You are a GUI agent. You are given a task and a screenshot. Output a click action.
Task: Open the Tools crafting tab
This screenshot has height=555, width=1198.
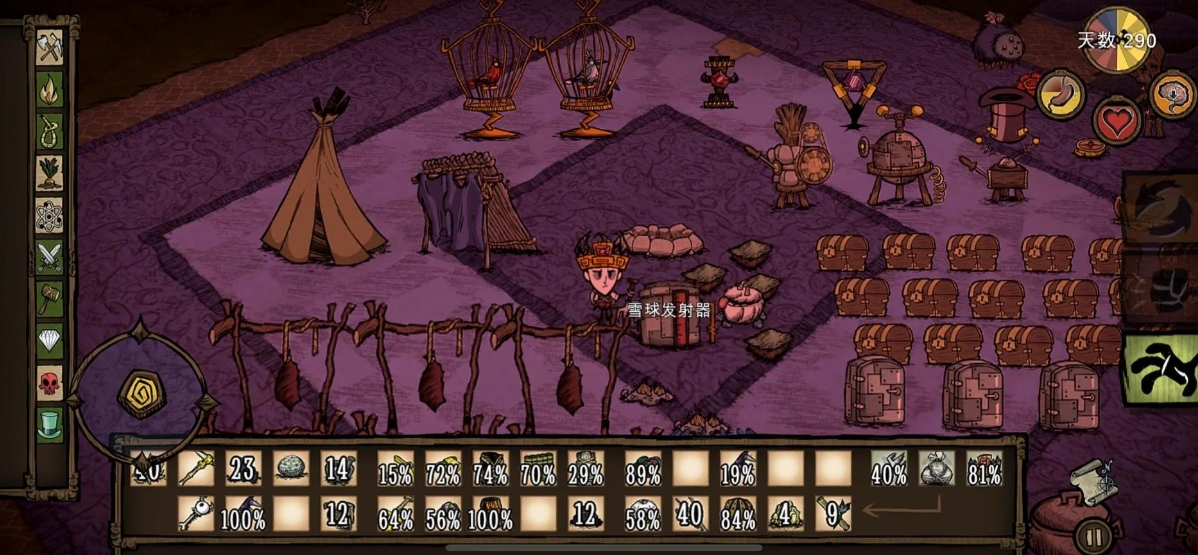(50, 48)
